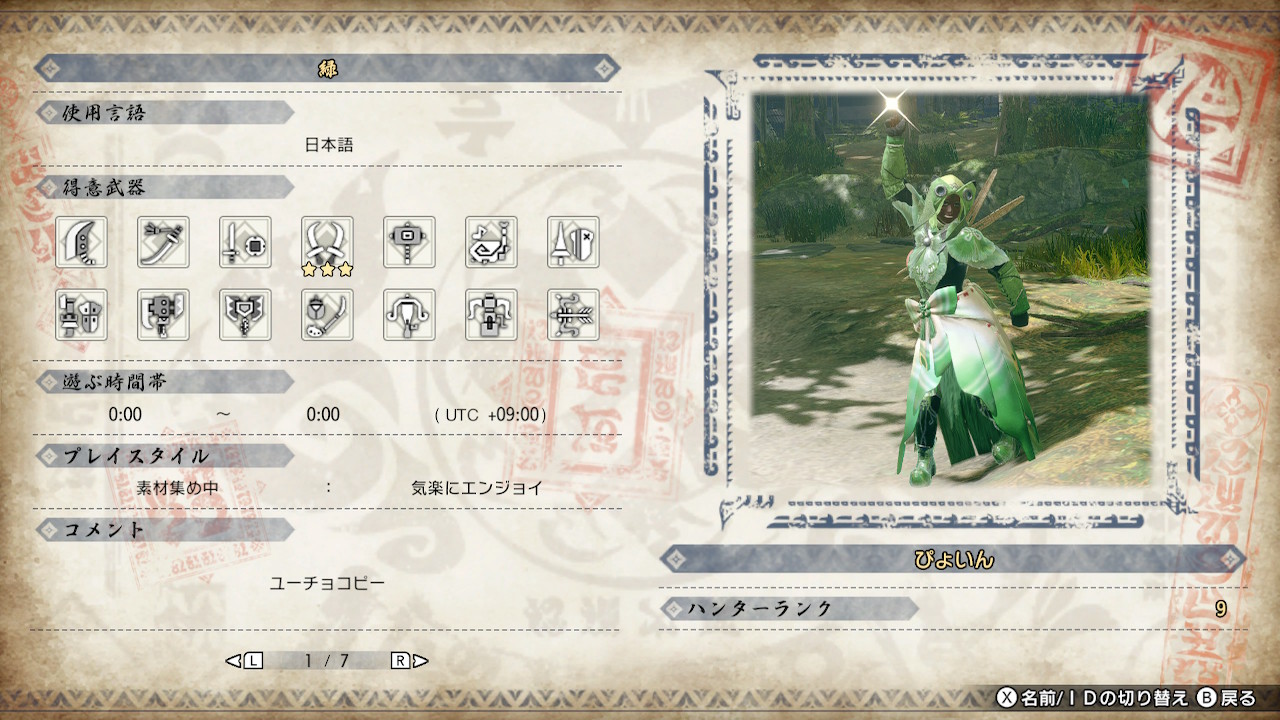Select the three-star Dual Blades icon
This screenshot has height=720, width=1280.
point(328,242)
